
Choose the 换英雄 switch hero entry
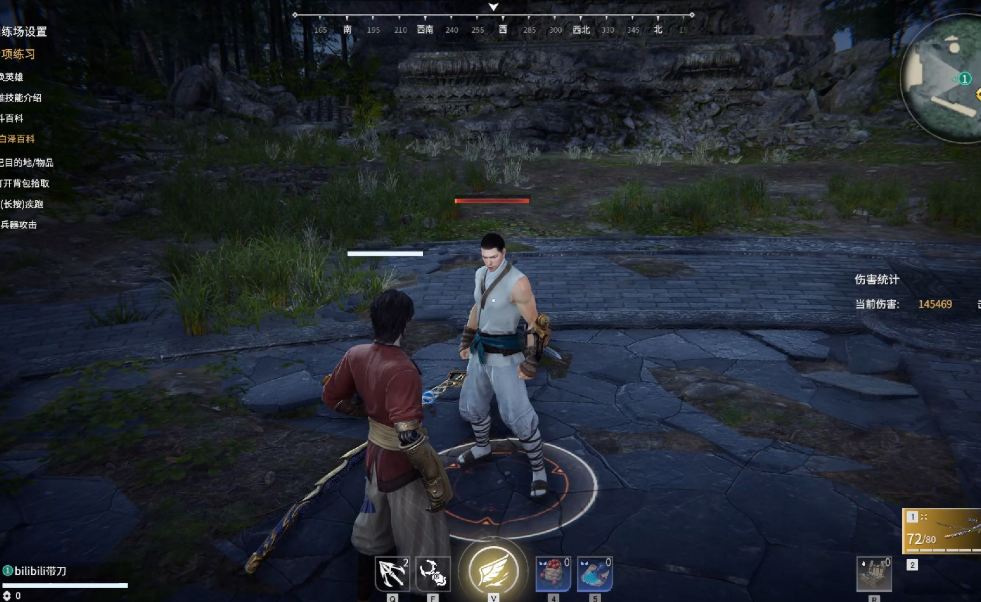(16, 76)
